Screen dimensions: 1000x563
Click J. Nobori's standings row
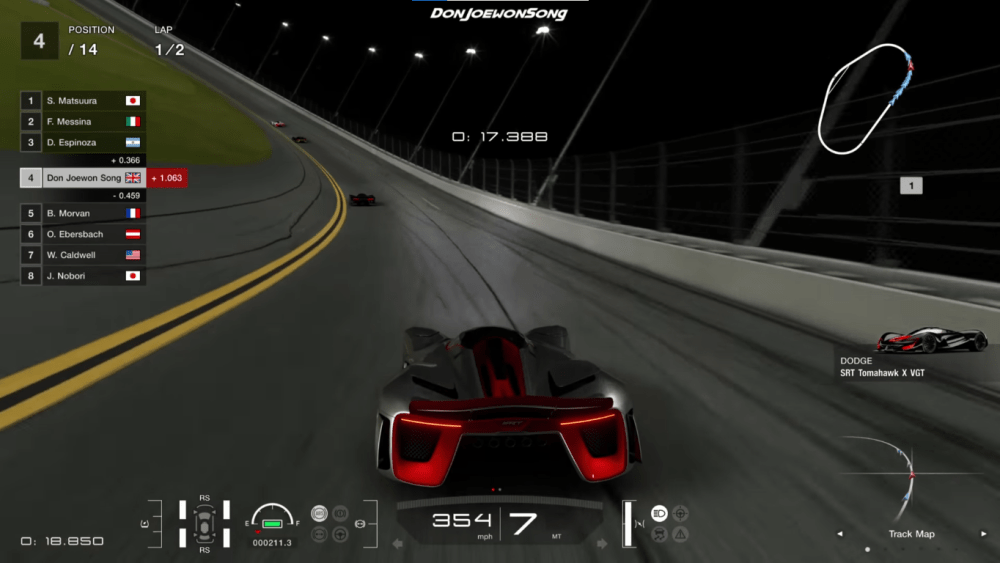(x=82, y=276)
